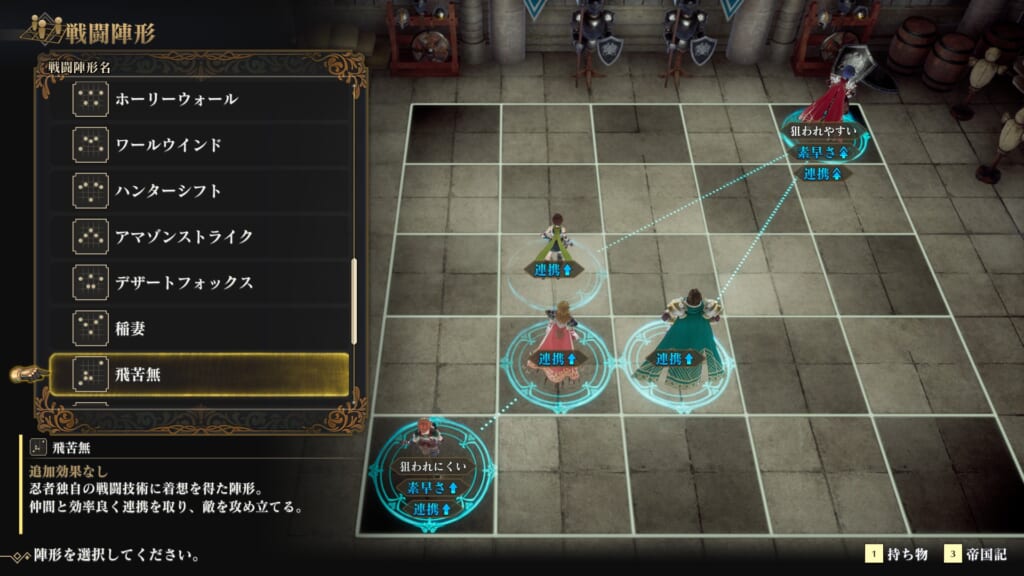Screen dimensions: 1024x576
Task: Choose the デザートフォックス formation
Action: point(200,282)
